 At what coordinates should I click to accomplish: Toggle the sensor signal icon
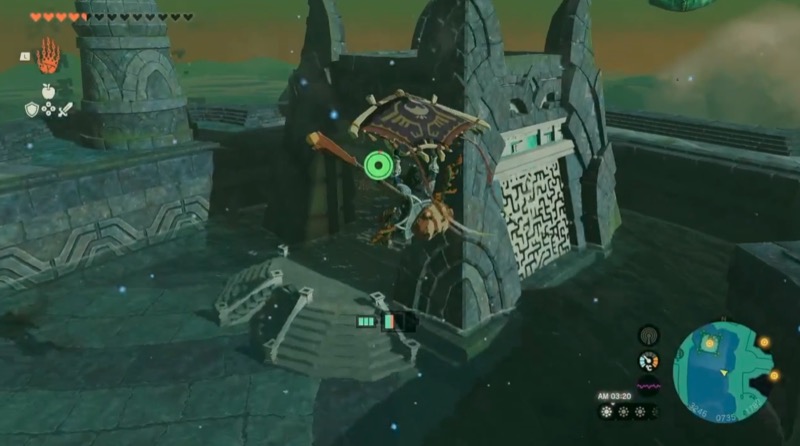tap(649, 335)
